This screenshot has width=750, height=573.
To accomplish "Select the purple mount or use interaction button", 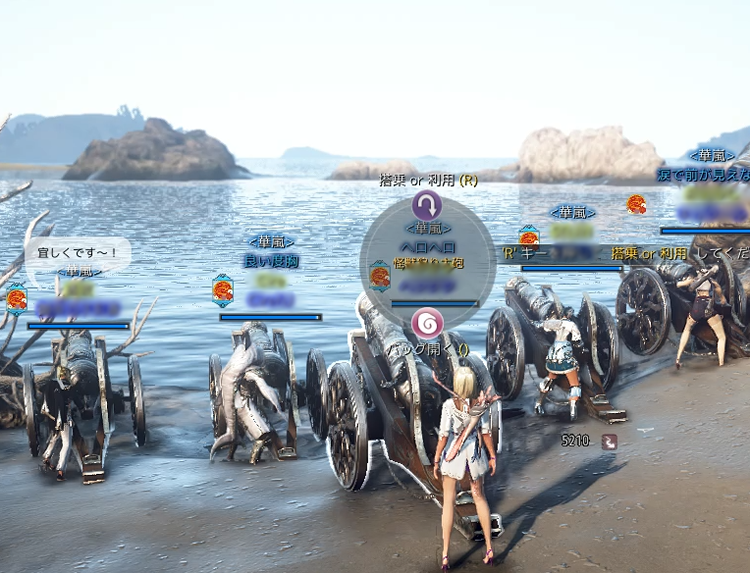I will pos(427,206).
